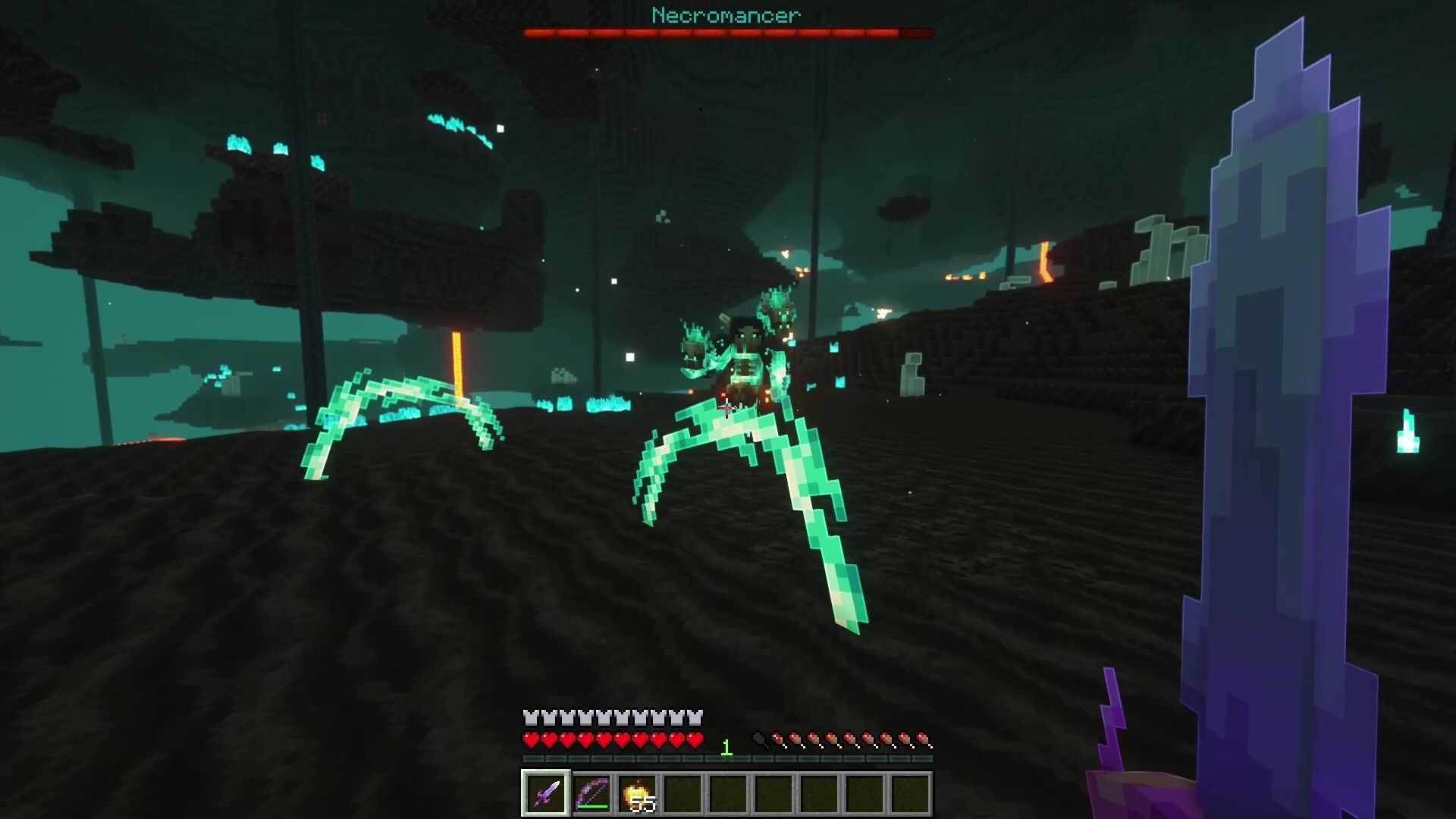Click the green experience level number 1
The height and width of the screenshot is (819, 1456).
click(727, 746)
